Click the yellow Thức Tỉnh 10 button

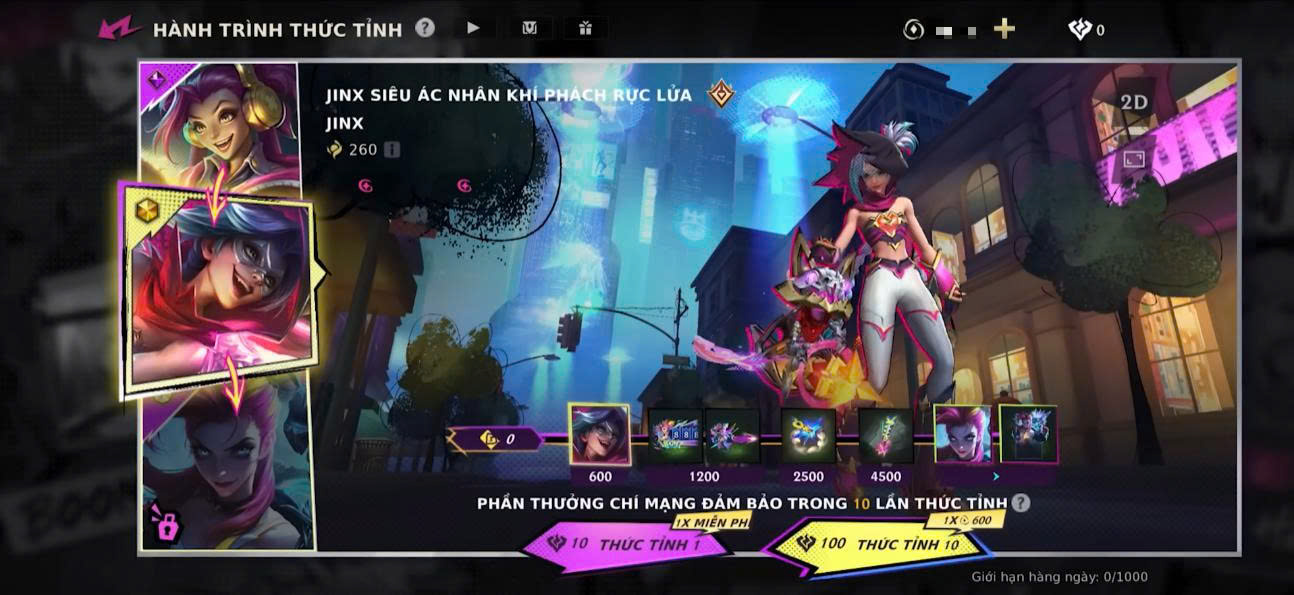(880, 545)
